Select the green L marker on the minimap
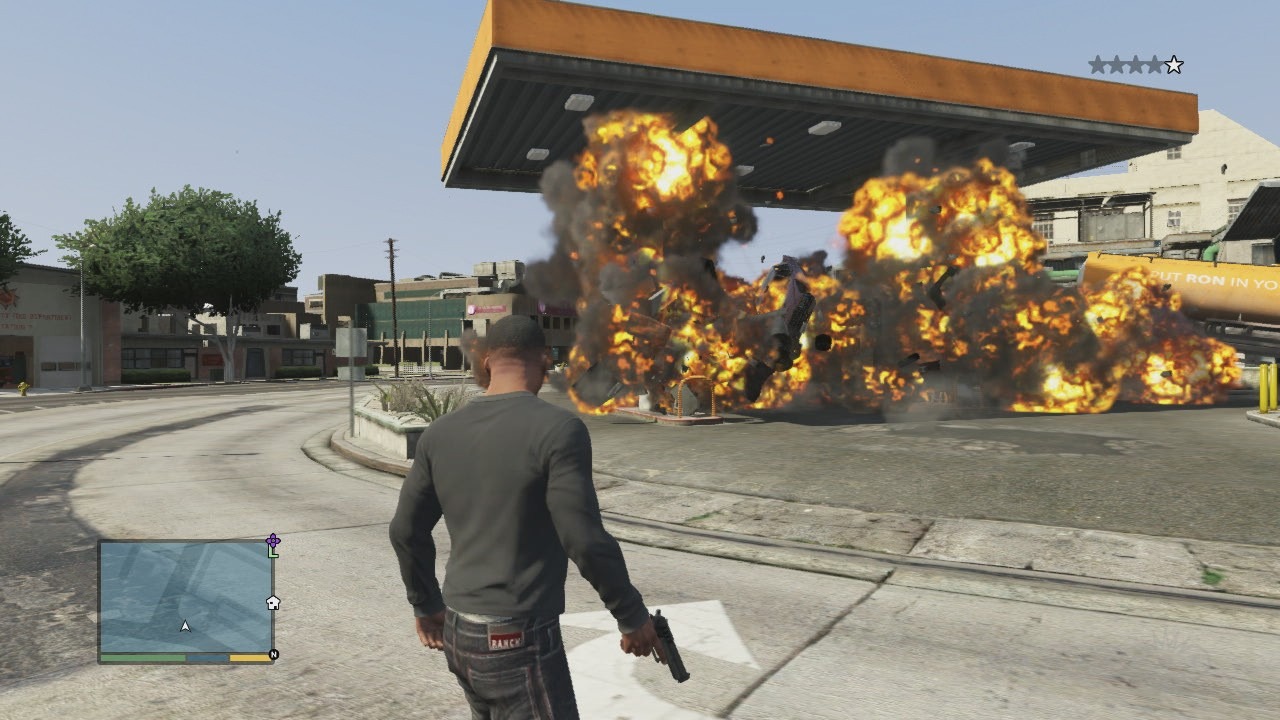Screen dimensions: 1280x720 point(273,552)
